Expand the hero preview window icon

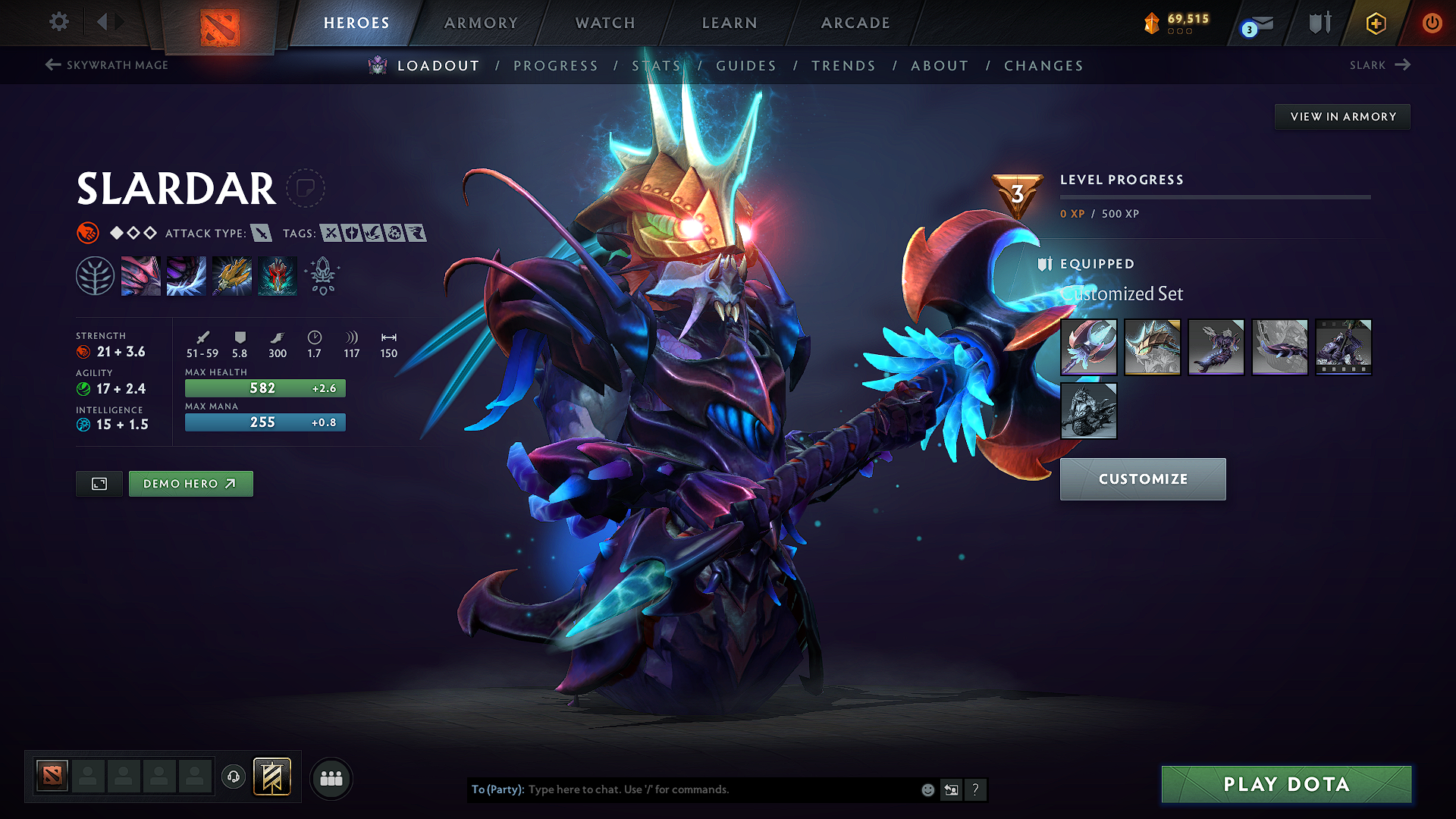[x=99, y=483]
